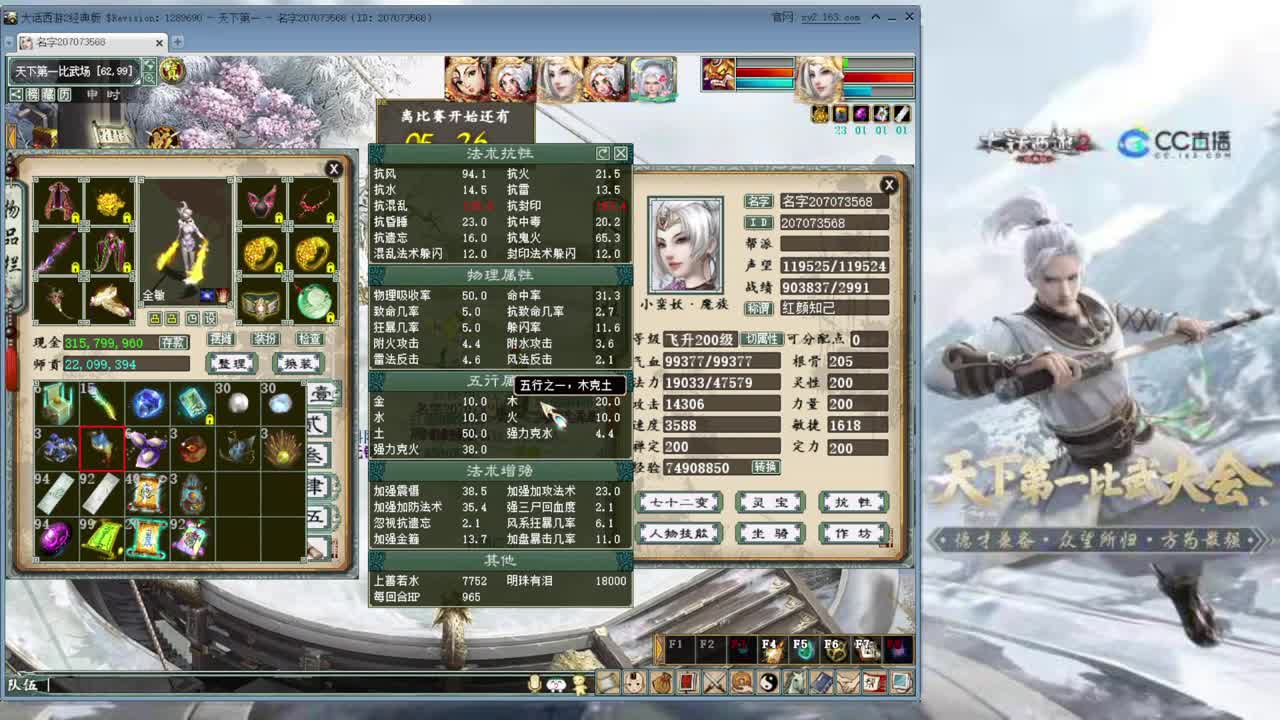
Task: Click the 坐骑 mount button on character panel
Action: pos(772,532)
